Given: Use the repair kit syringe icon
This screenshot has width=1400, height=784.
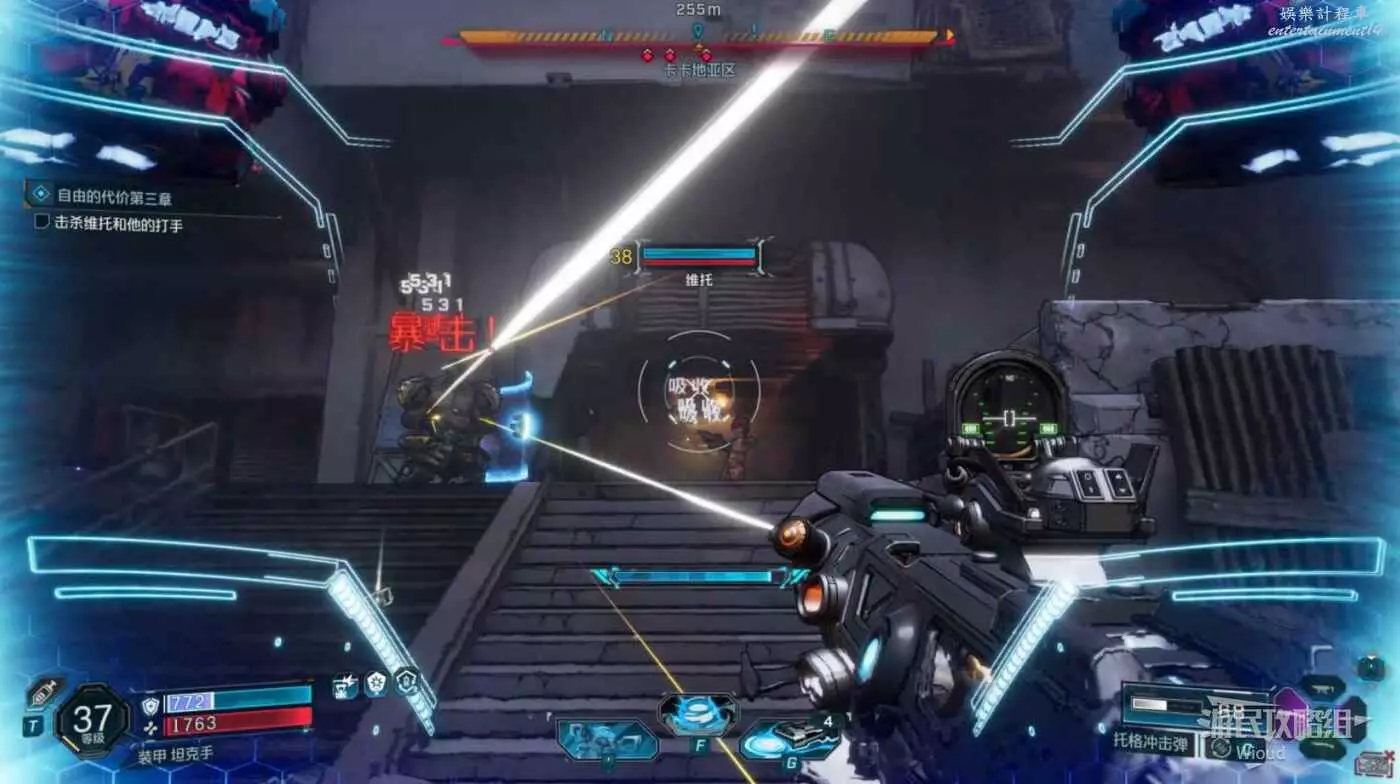Looking at the screenshot, I should [x=42, y=693].
